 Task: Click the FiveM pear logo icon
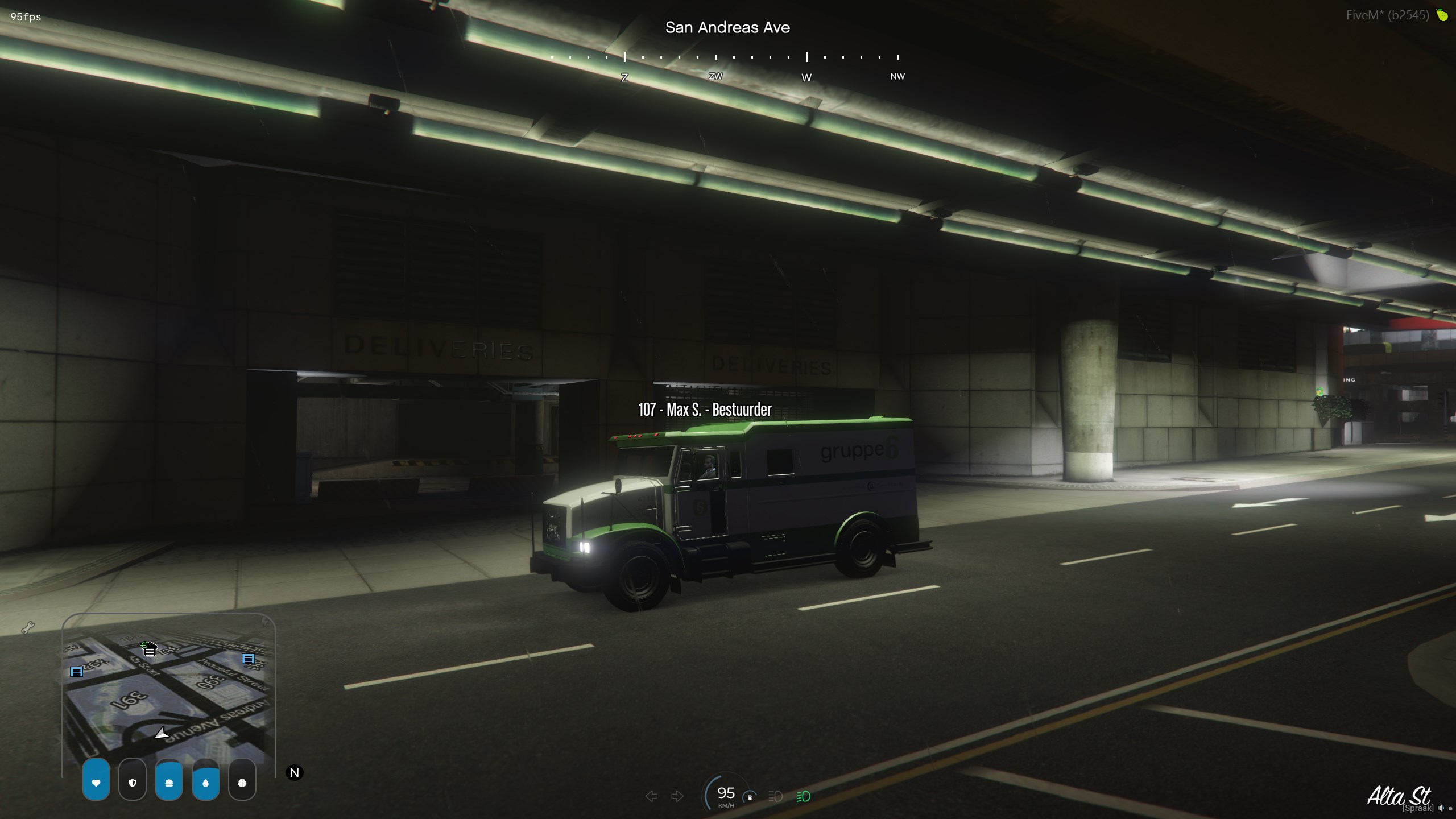1442,15
